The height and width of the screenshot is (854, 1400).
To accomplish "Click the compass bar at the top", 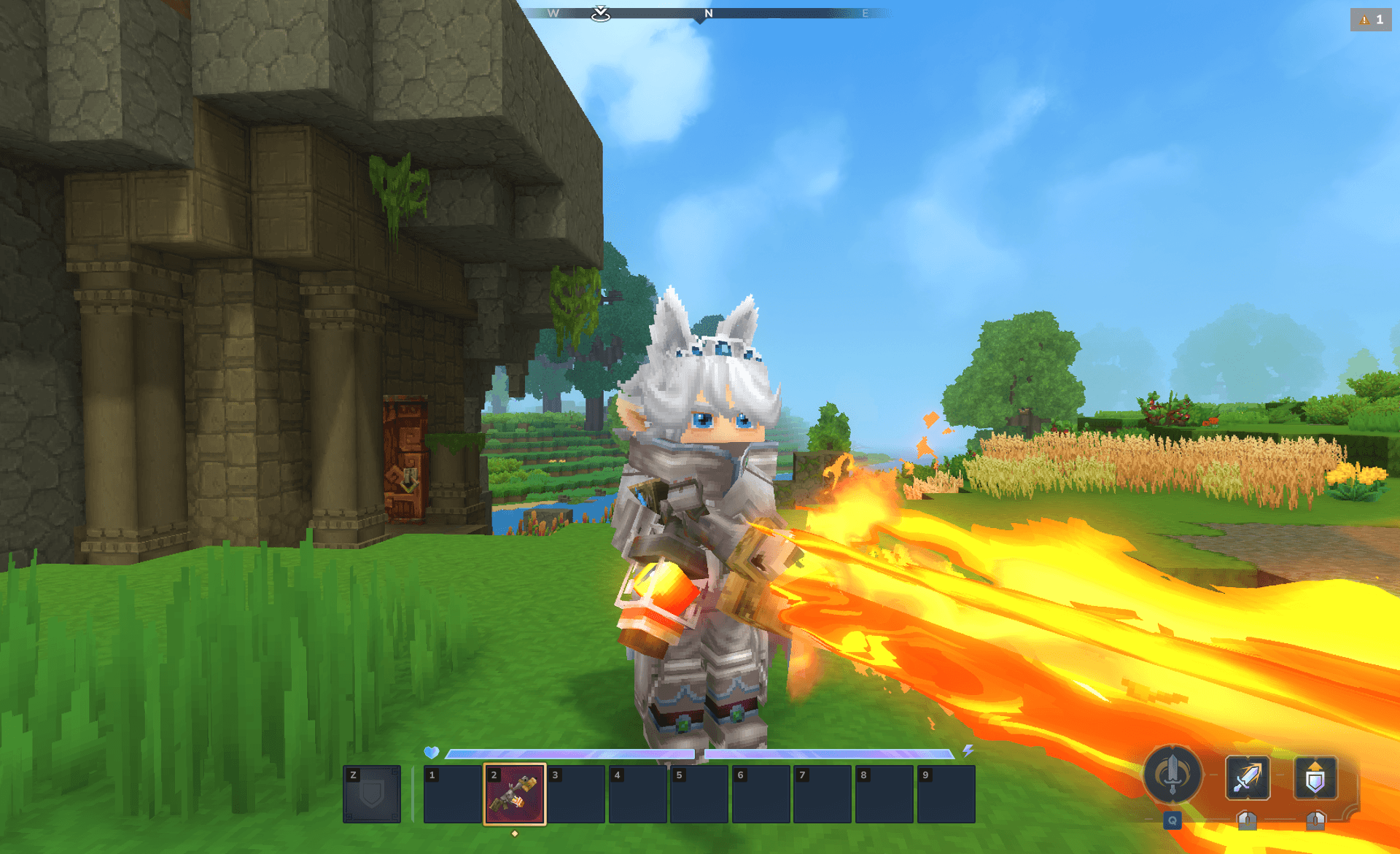I will [706, 13].
